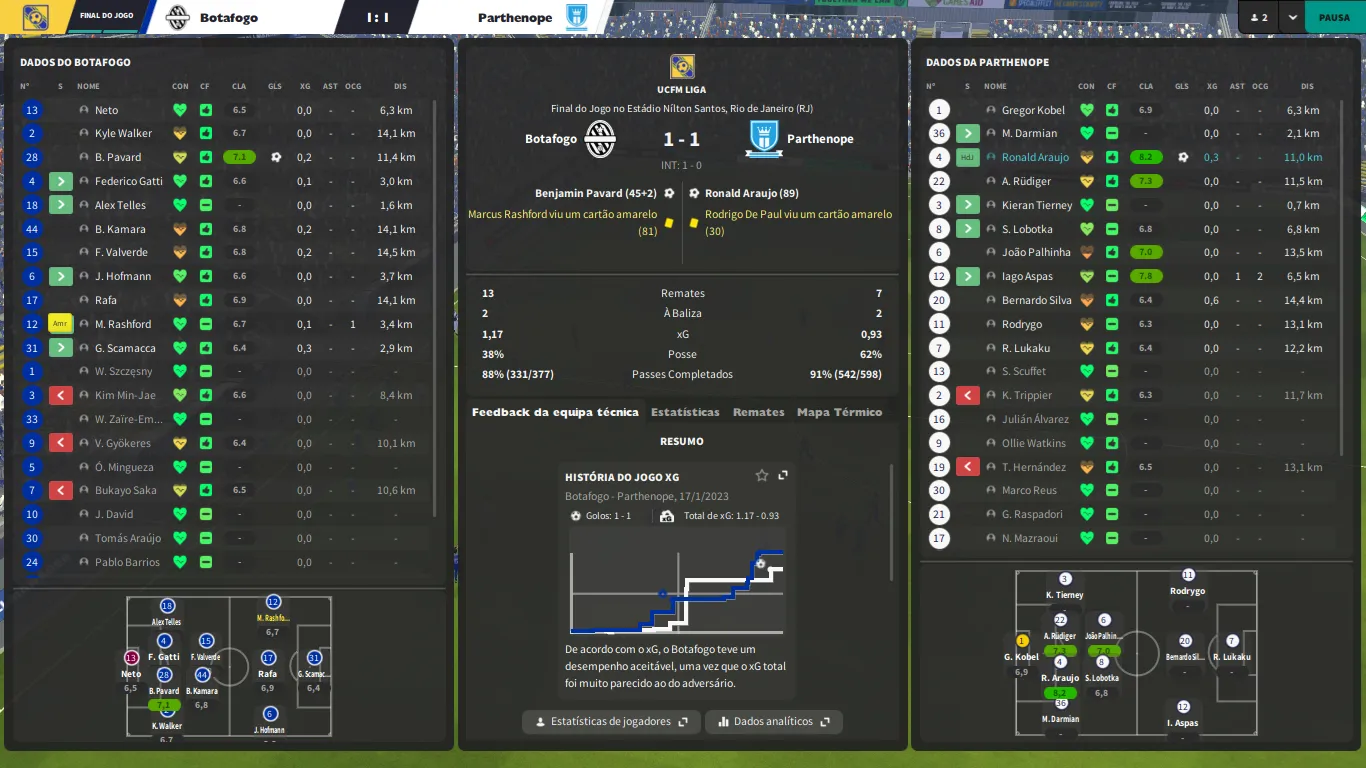Image resolution: width=1366 pixels, height=768 pixels.
Task: Choose Iago Aspas from Parthenope players
Action: (1027, 276)
